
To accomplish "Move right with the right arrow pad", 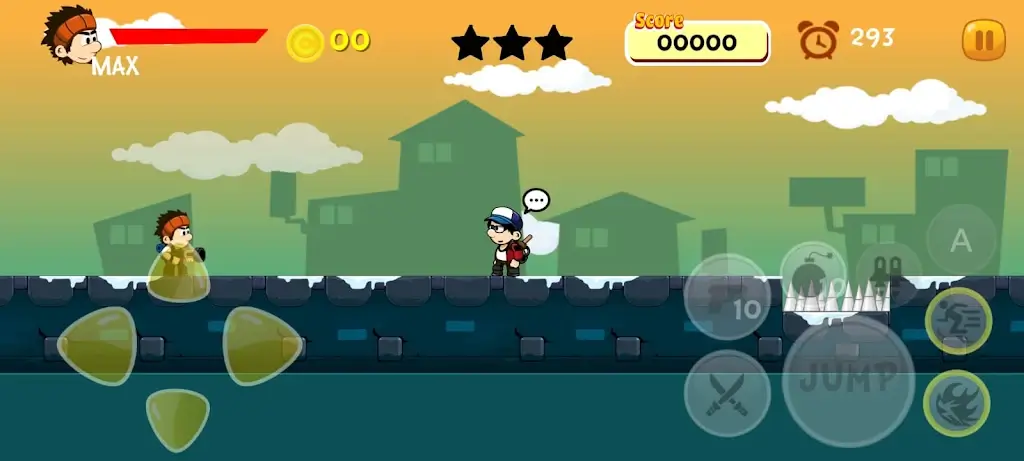I will coord(262,346).
